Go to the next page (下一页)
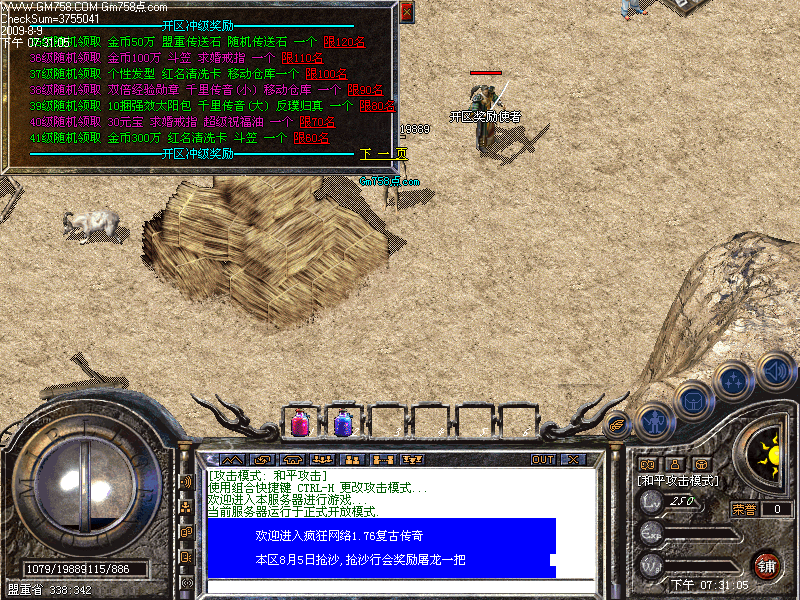Screen dimensions: 800x600 click(384, 154)
